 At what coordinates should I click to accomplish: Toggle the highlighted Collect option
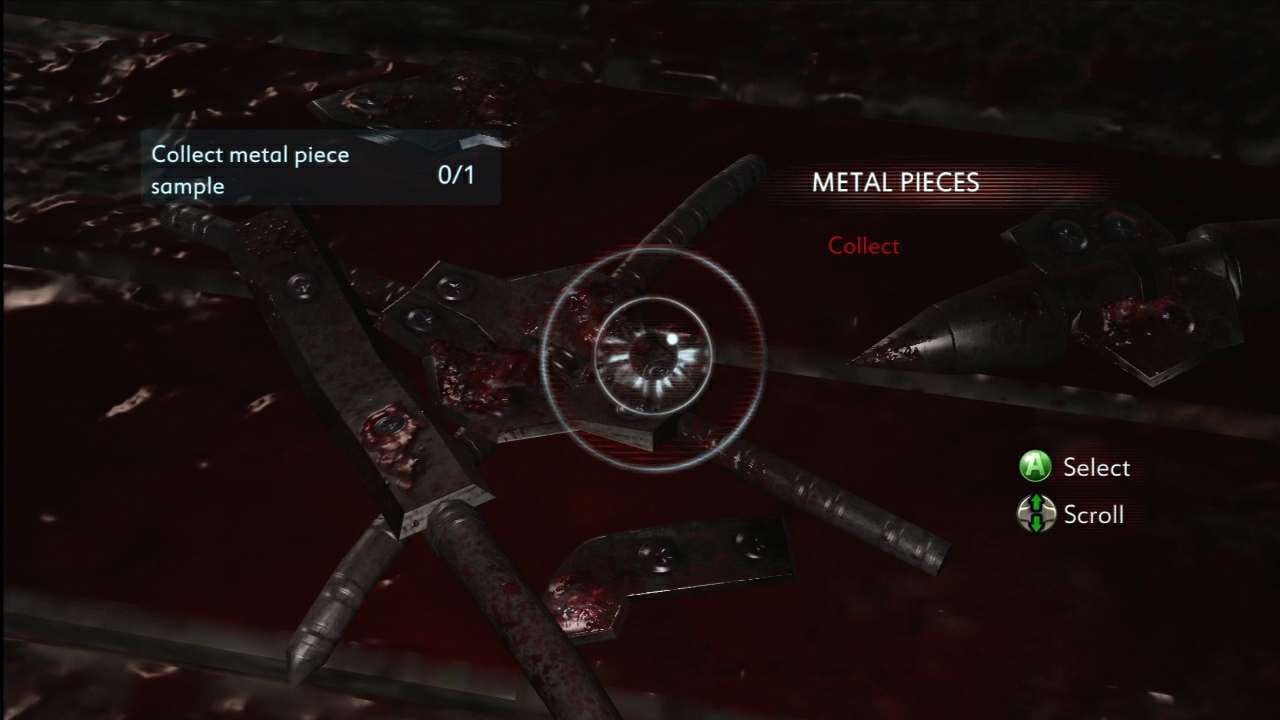tap(863, 246)
